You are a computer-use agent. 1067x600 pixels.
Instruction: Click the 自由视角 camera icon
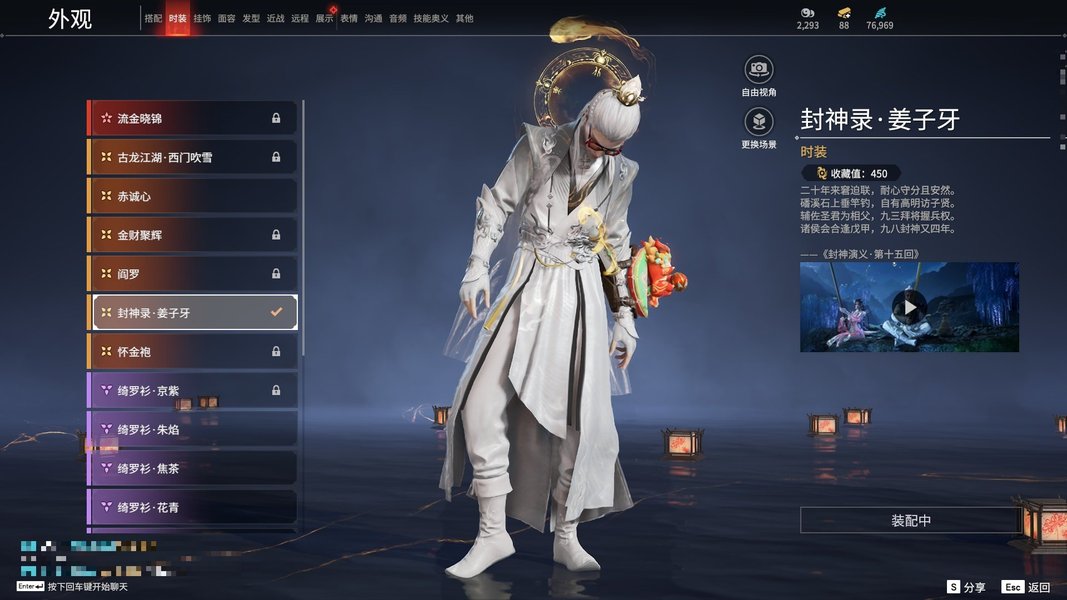click(x=759, y=70)
